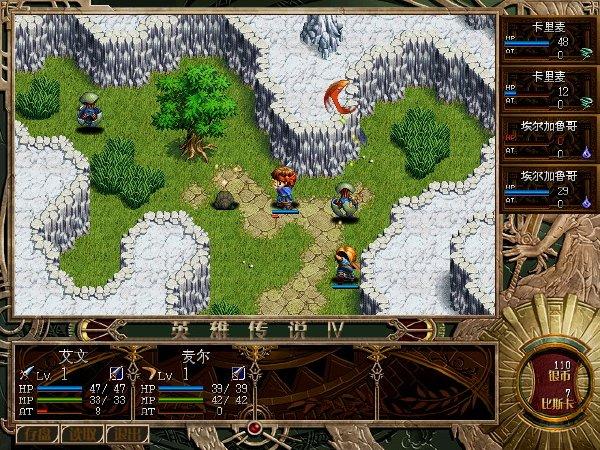The image size is (600, 450).
Task: Click the red orb at the bottom center
Action: click(x=255, y=428)
